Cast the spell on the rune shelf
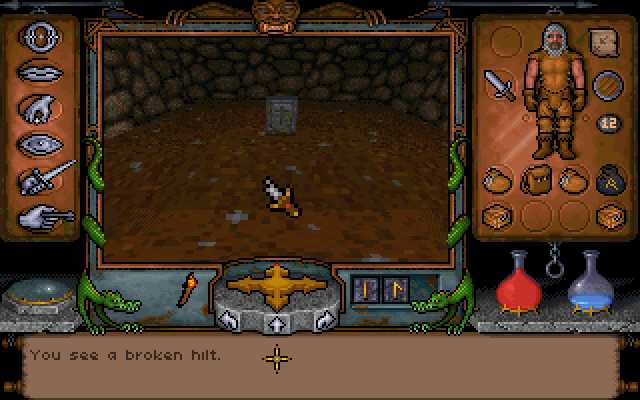The width and height of the screenshot is (640, 400). 380,289
